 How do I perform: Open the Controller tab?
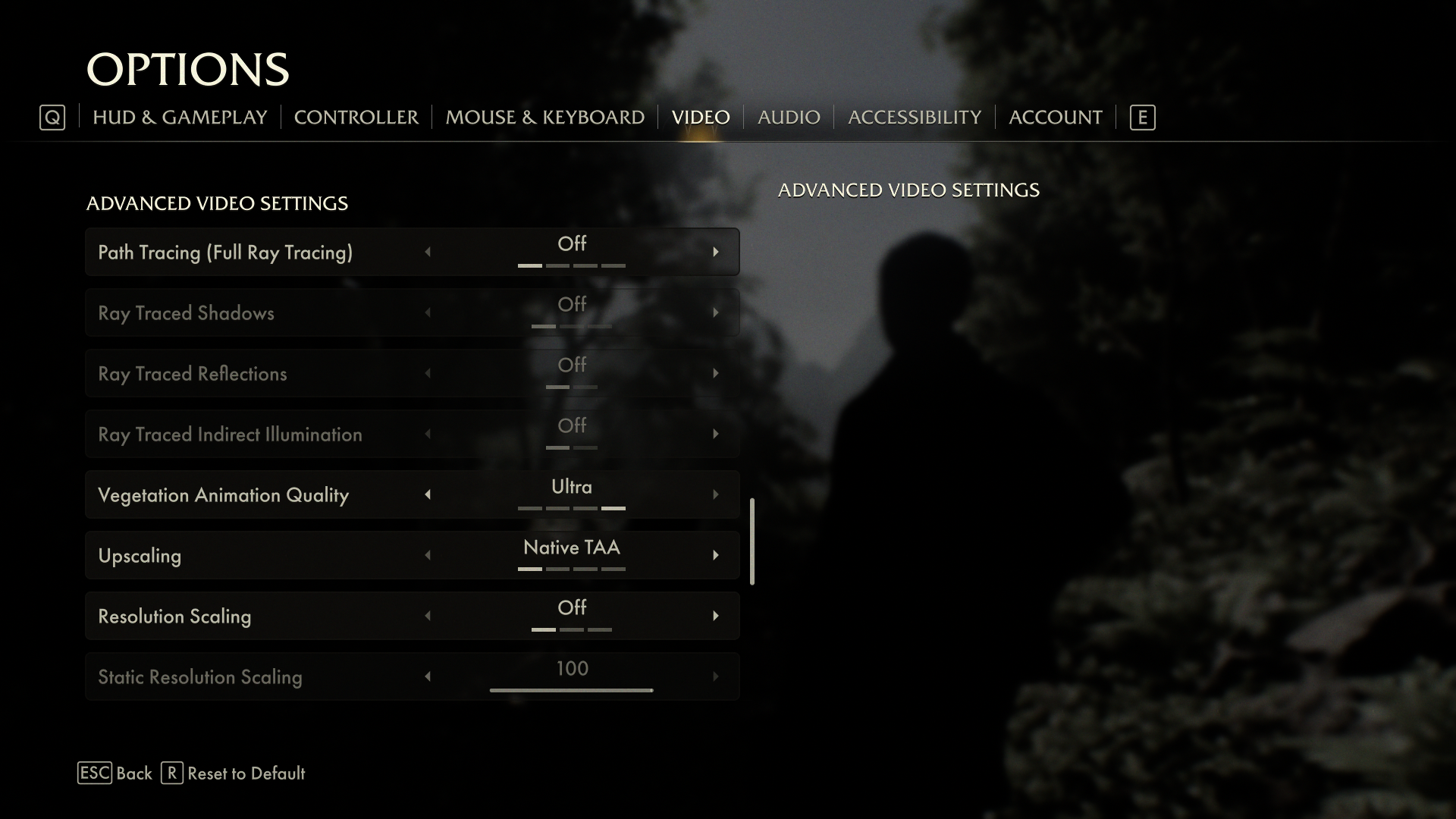(356, 118)
